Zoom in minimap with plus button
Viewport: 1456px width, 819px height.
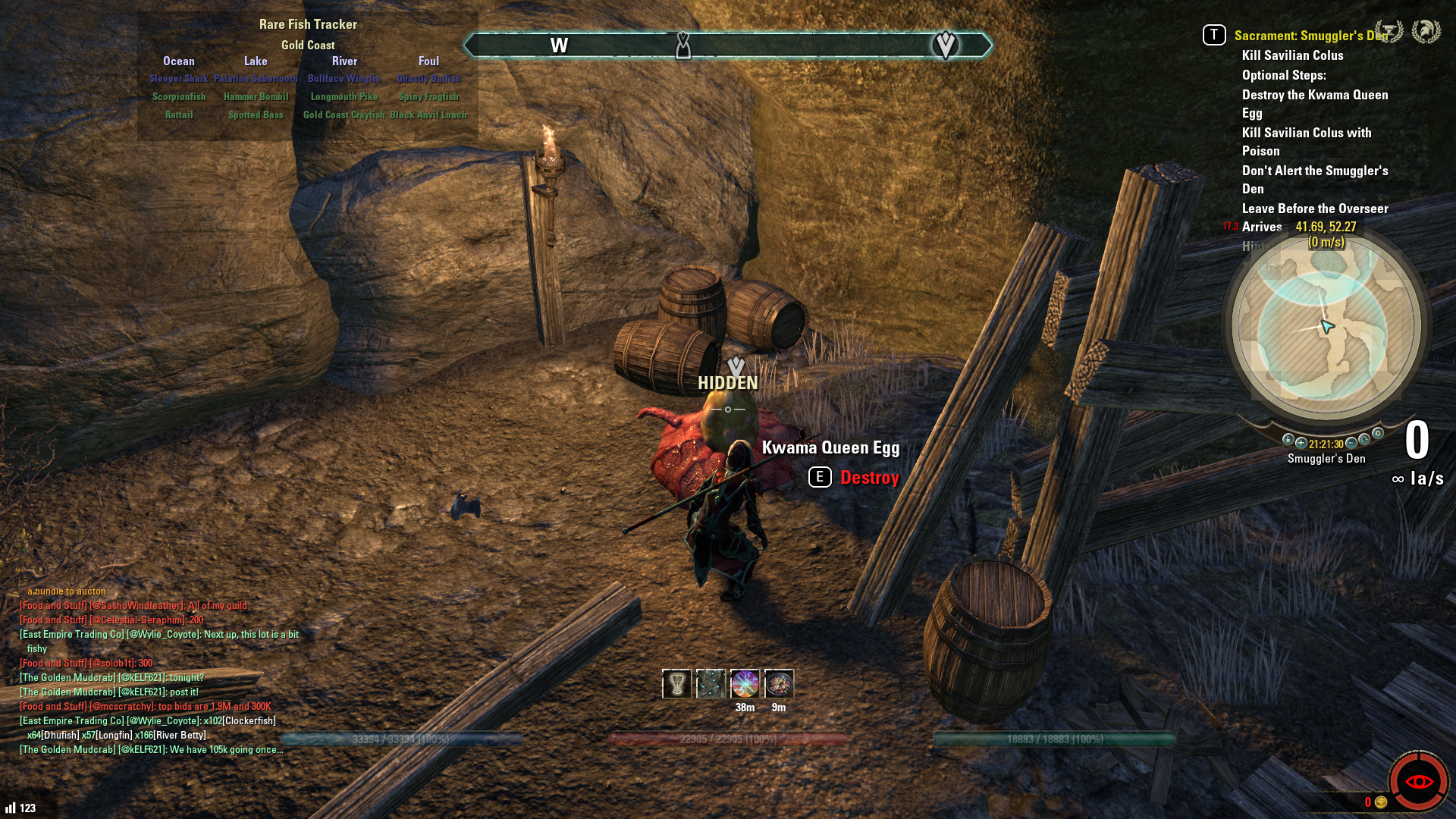click(x=1301, y=443)
